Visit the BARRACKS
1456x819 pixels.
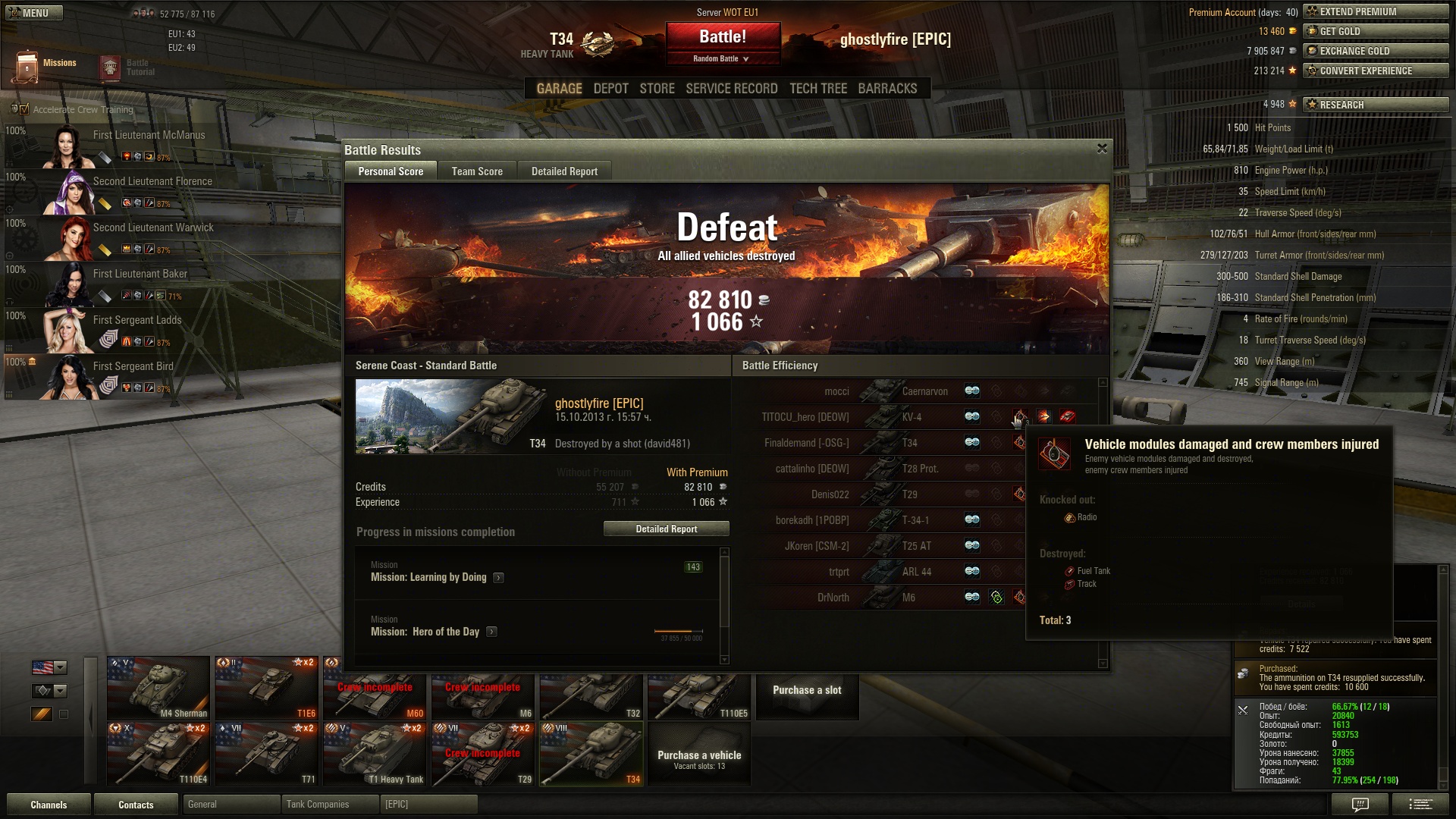[x=887, y=89]
